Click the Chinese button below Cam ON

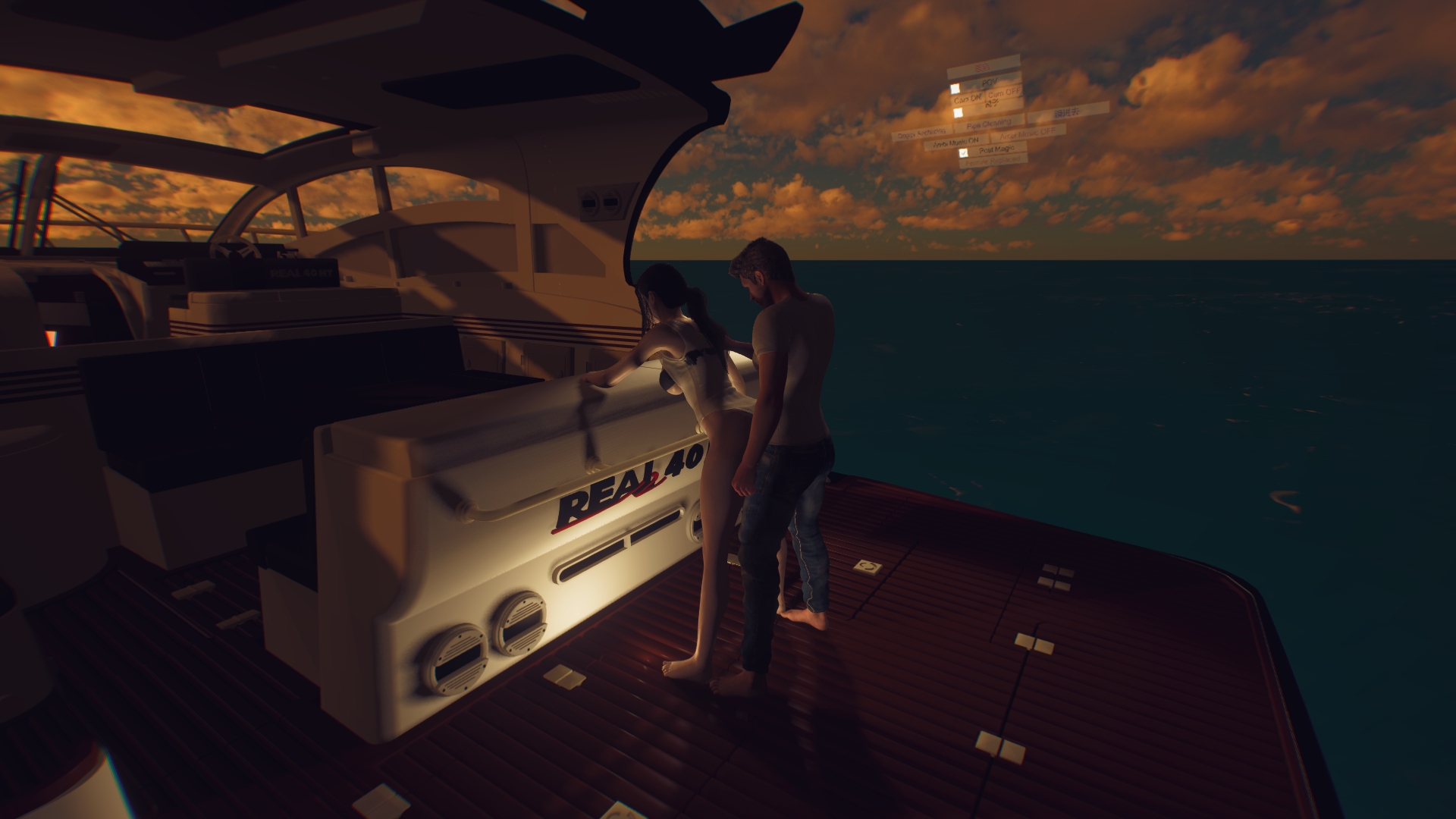(992, 104)
